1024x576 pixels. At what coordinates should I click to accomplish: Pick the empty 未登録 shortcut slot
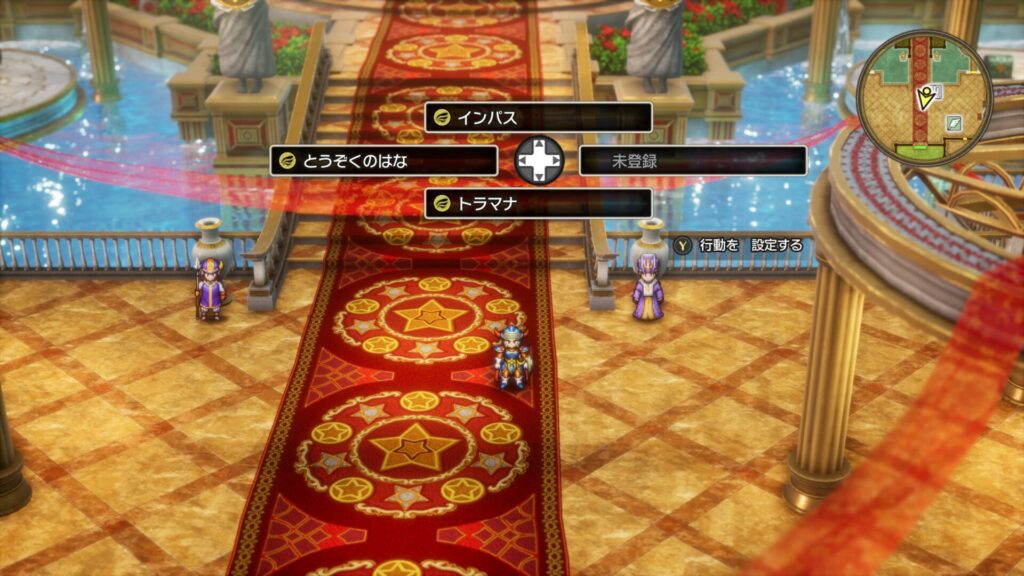[x=692, y=160]
